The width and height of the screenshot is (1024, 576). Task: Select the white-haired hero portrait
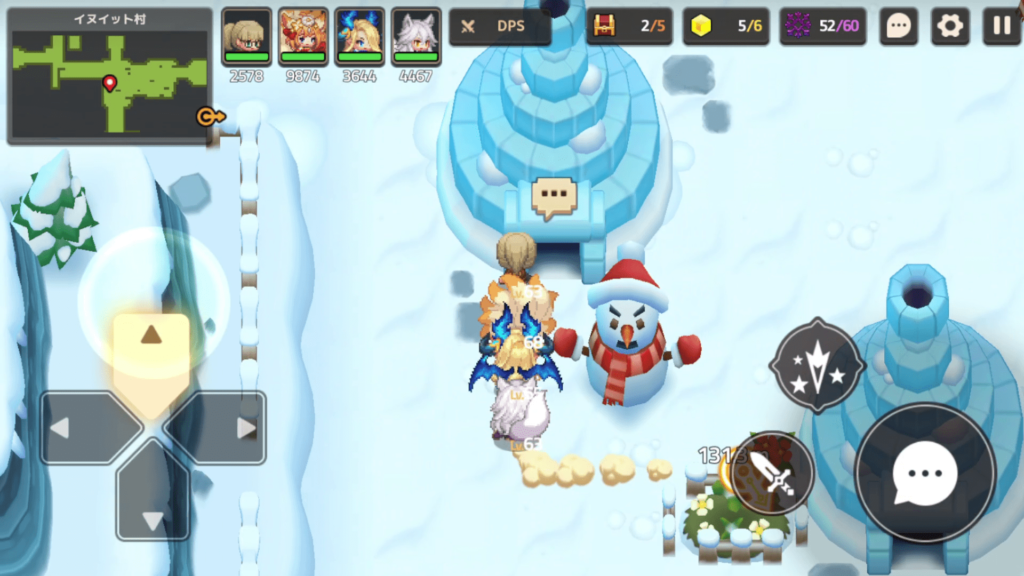coord(416,37)
